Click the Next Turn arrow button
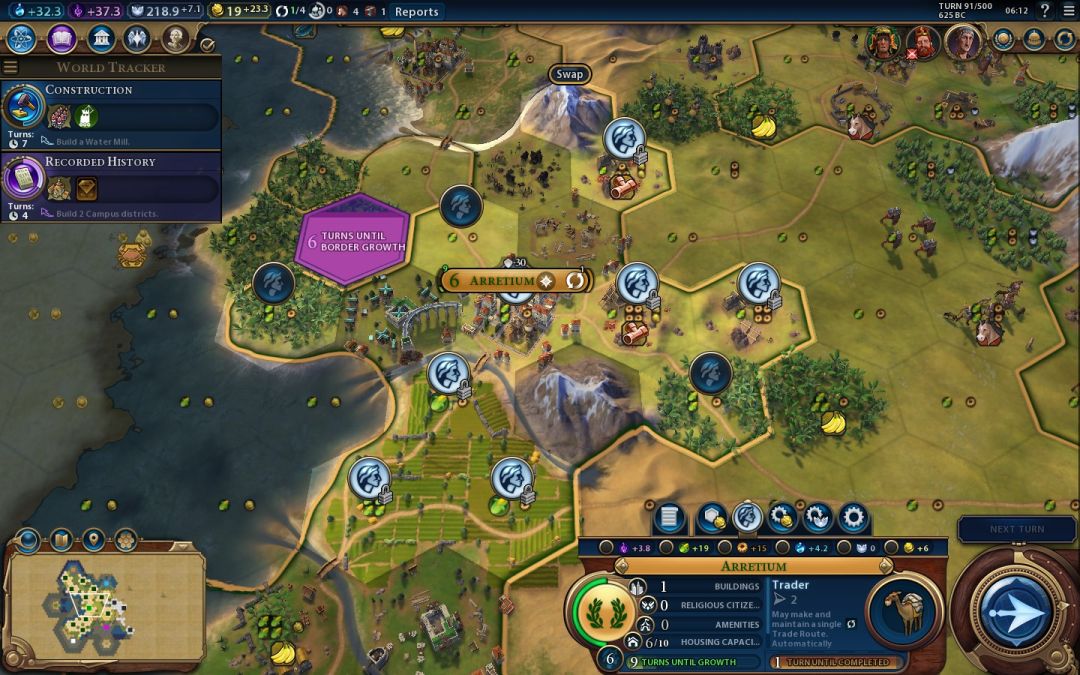 click(x=1014, y=611)
